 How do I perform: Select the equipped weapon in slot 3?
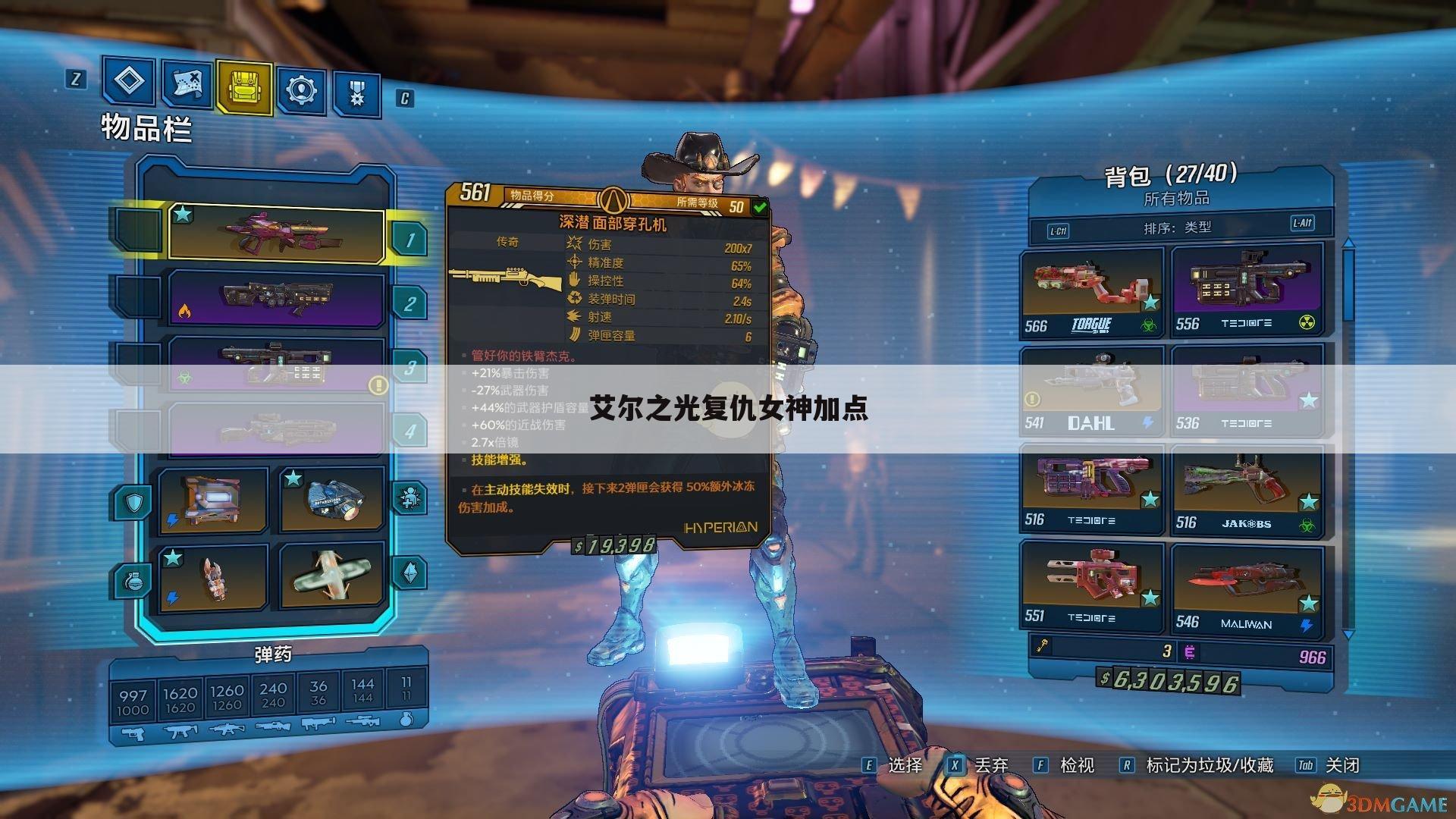[x=276, y=362]
